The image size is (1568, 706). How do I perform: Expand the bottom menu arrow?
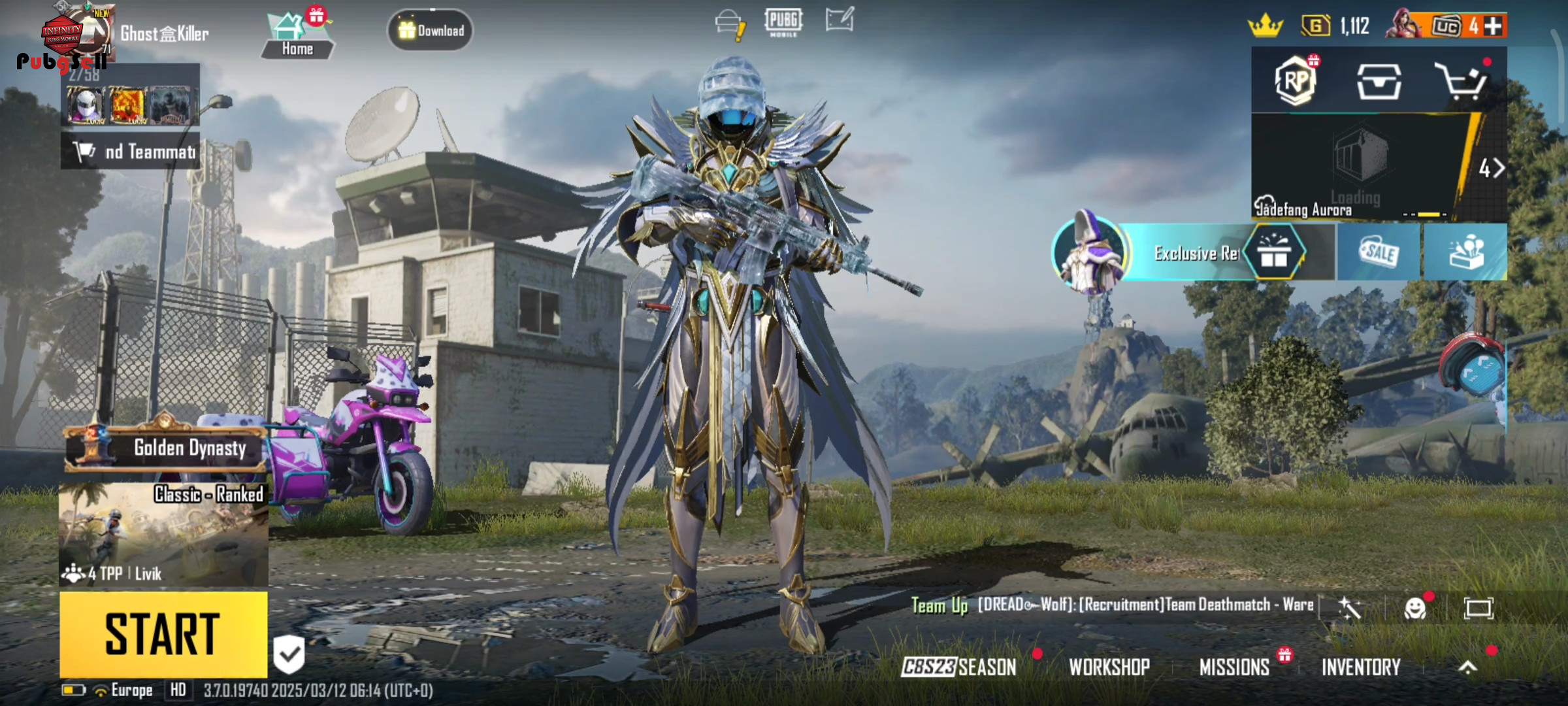pos(1467,667)
